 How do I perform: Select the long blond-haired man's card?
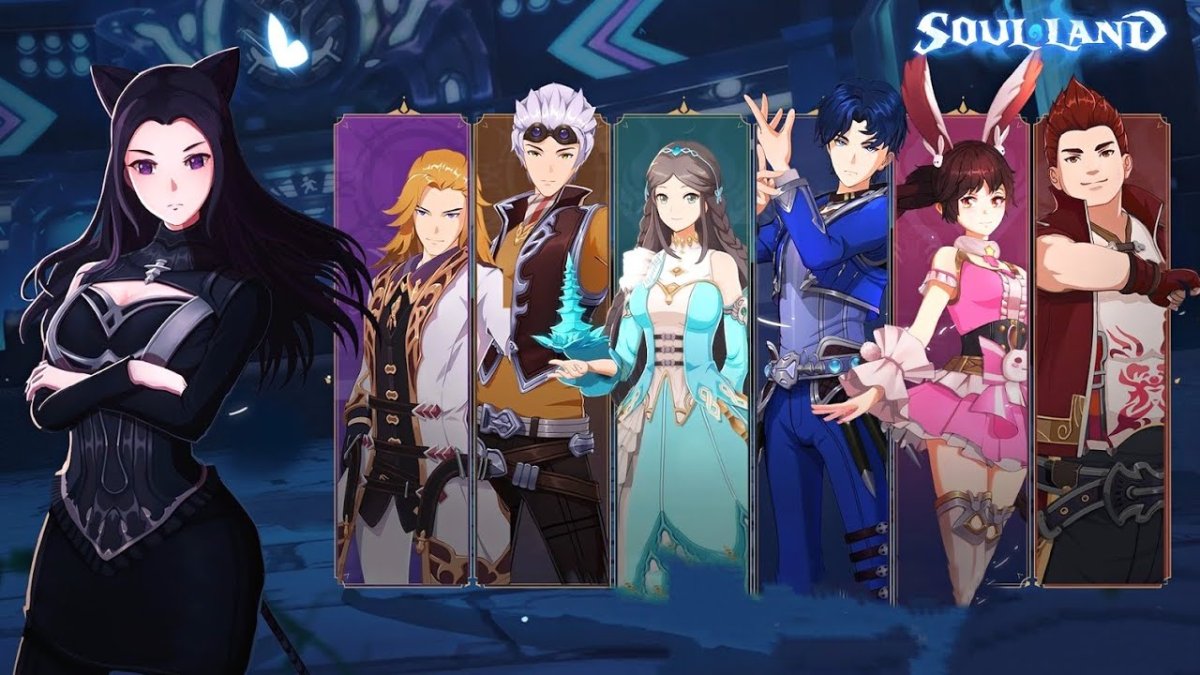tap(403, 350)
